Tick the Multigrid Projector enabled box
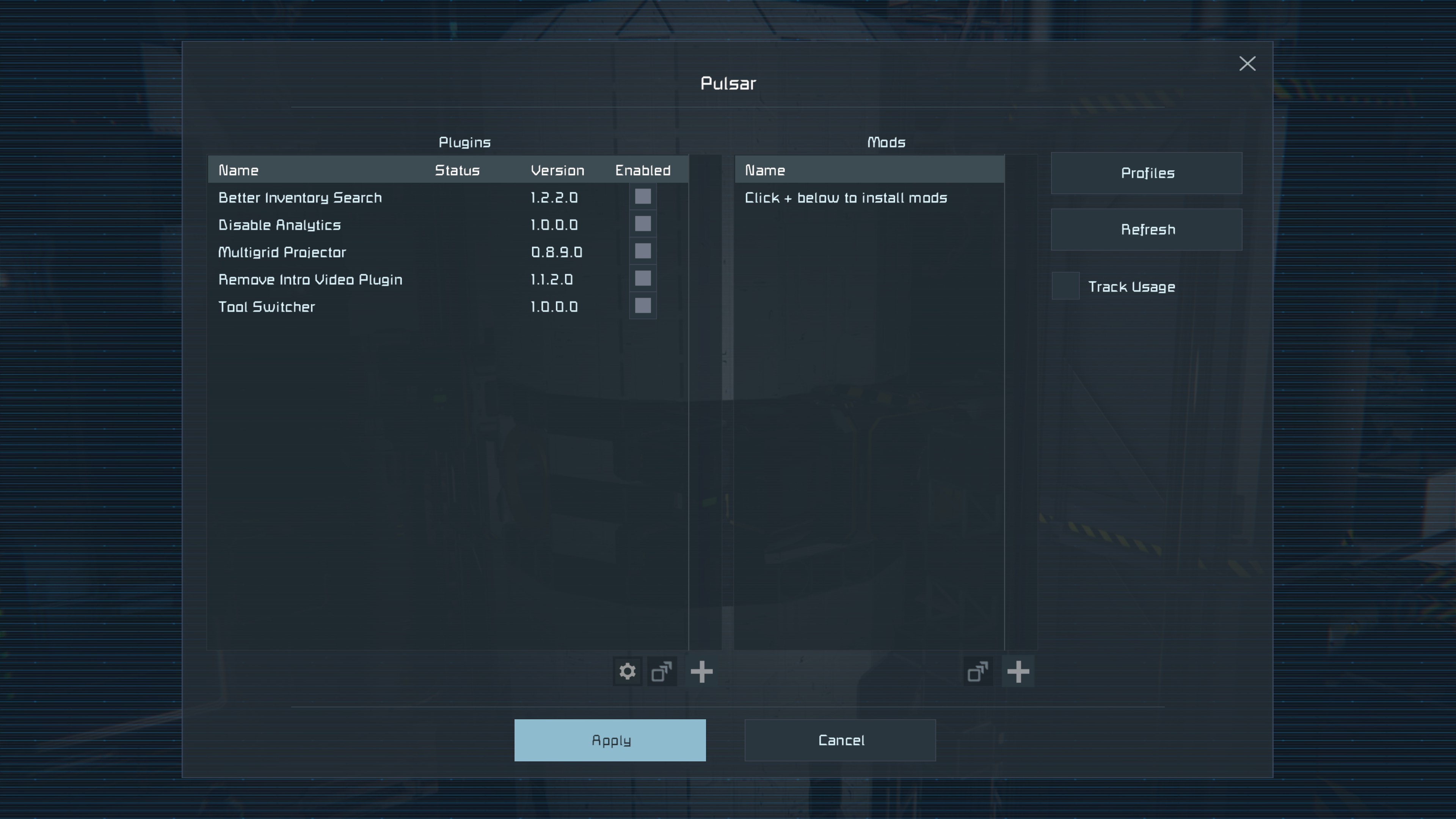This screenshot has width=1456, height=819. coord(643,251)
